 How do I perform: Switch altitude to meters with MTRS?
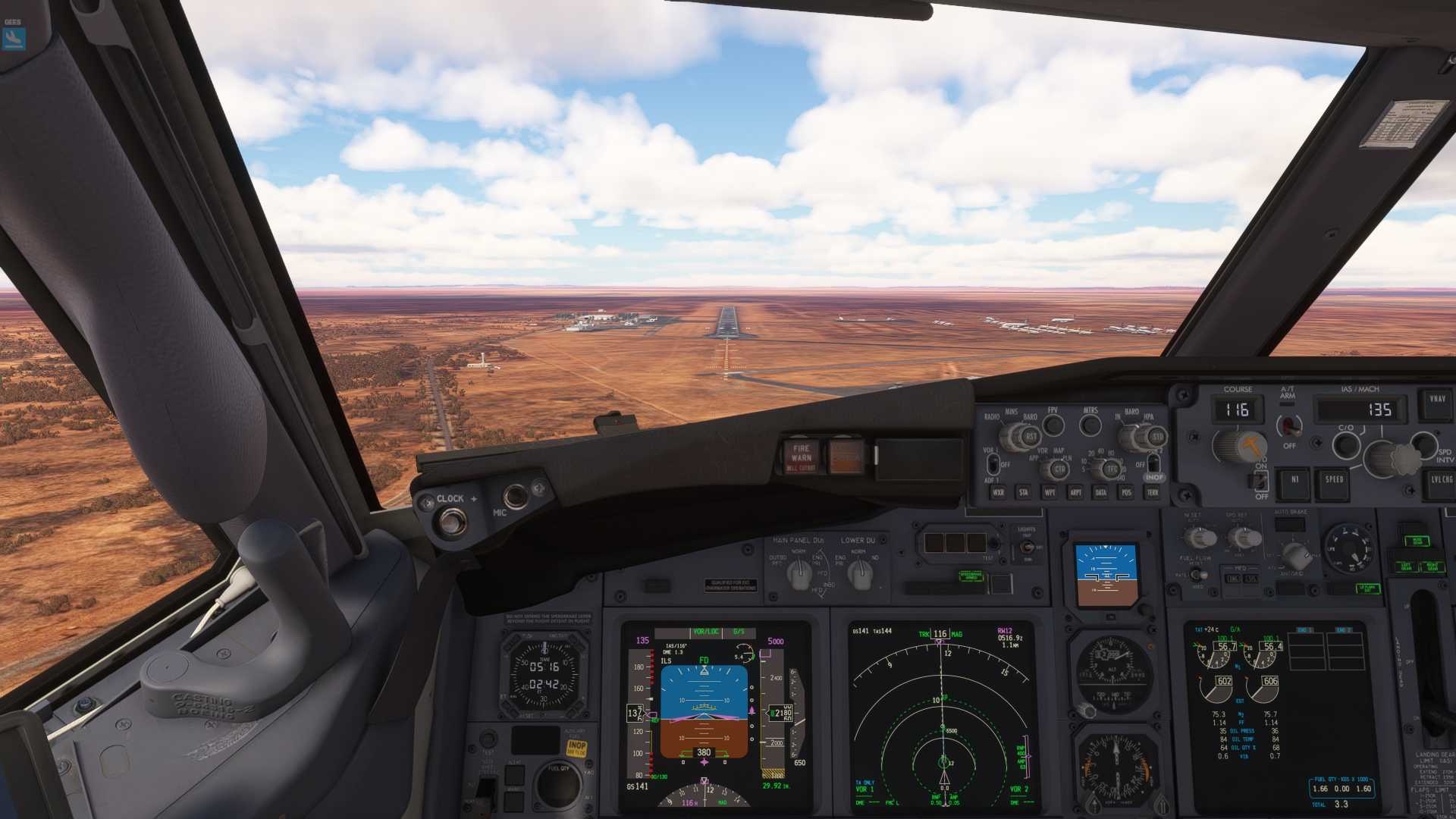(1090, 425)
